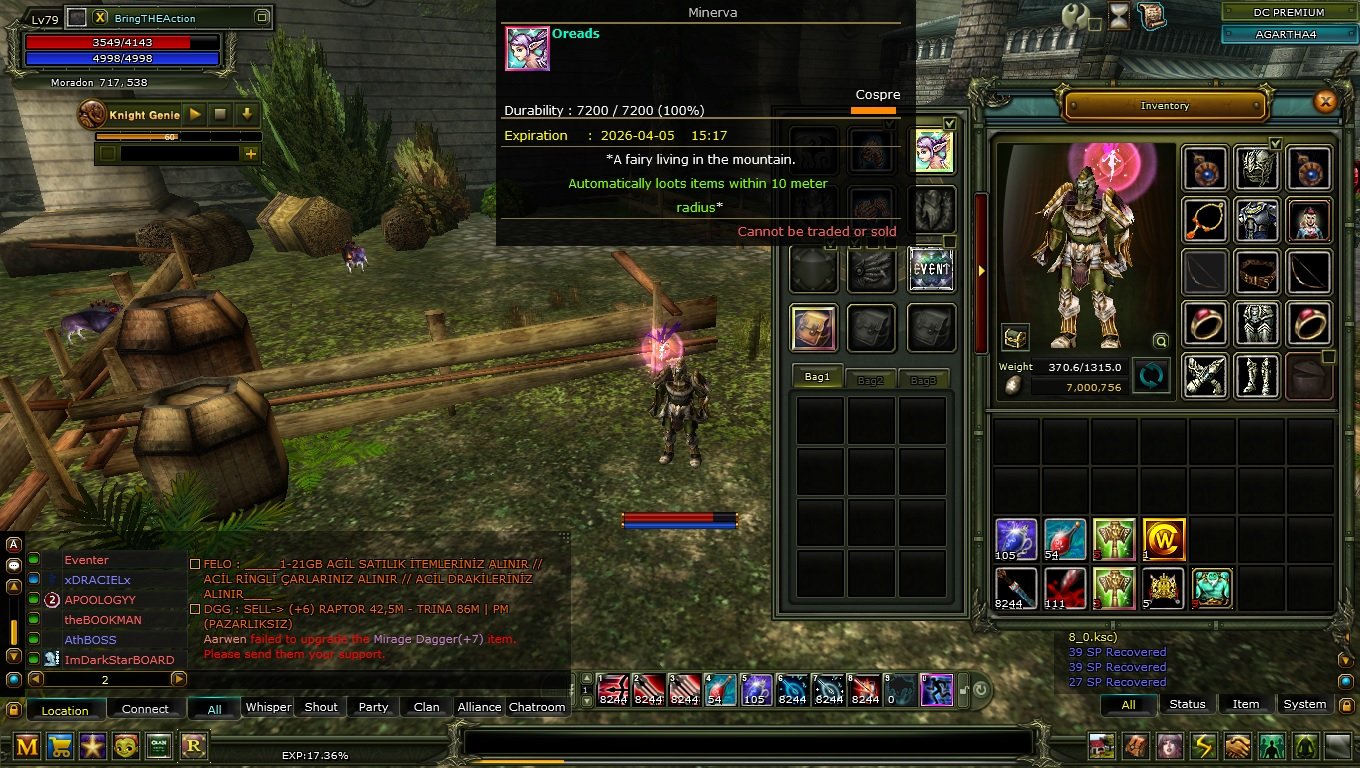The image size is (1360, 768).
Task: Expand the side panel with the yellow arrow
Action: [x=981, y=269]
